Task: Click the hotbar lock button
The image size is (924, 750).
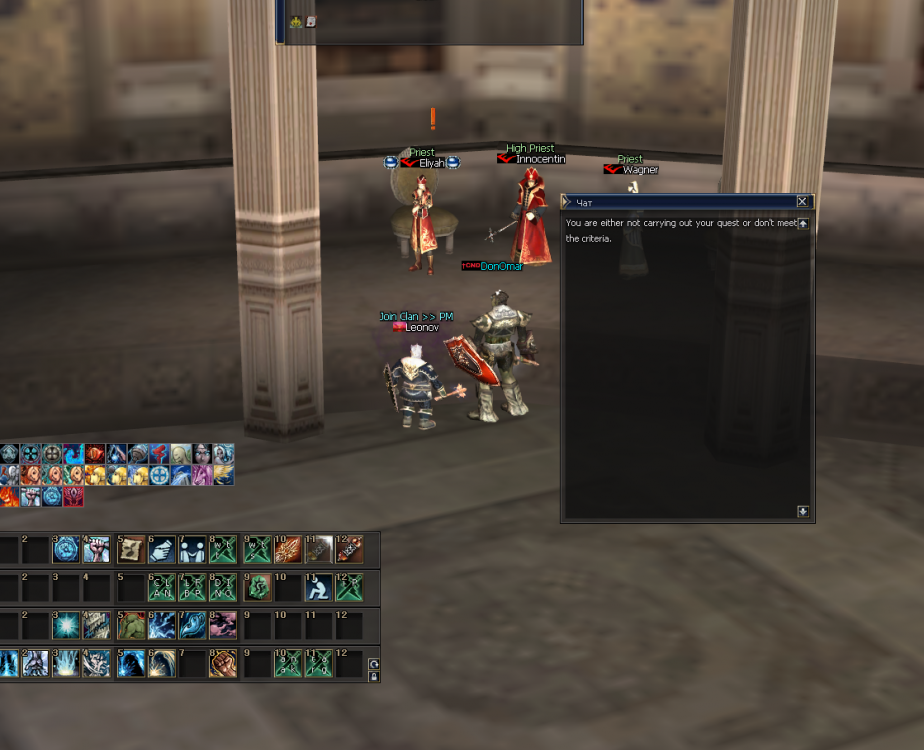Action: [x=374, y=677]
